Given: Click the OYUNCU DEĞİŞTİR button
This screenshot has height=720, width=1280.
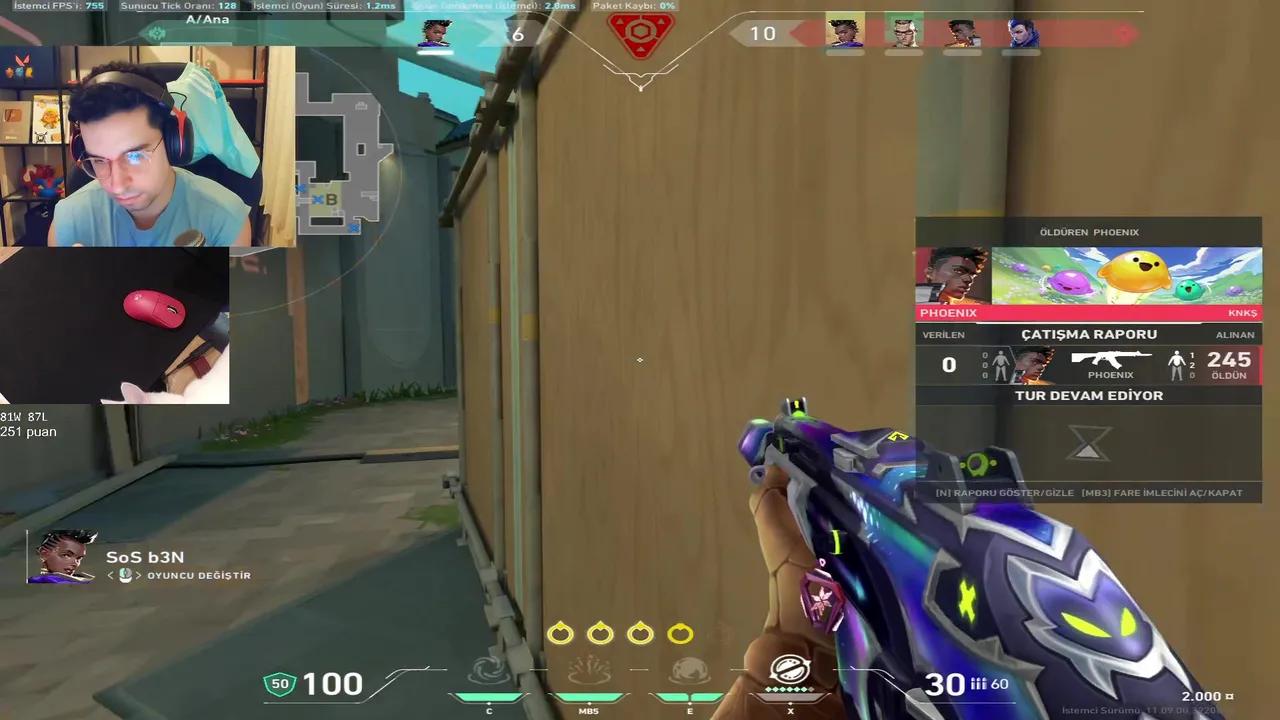Looking at the screenshot, I should tap(199, 575).
